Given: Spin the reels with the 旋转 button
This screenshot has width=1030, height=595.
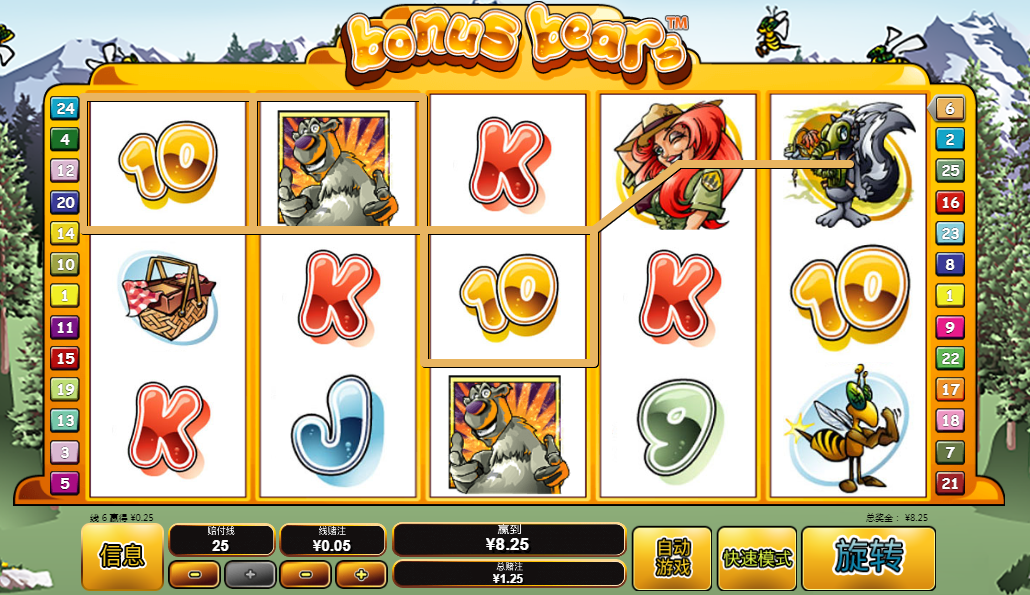Looking at the screenshot, I should coord(868,557).
